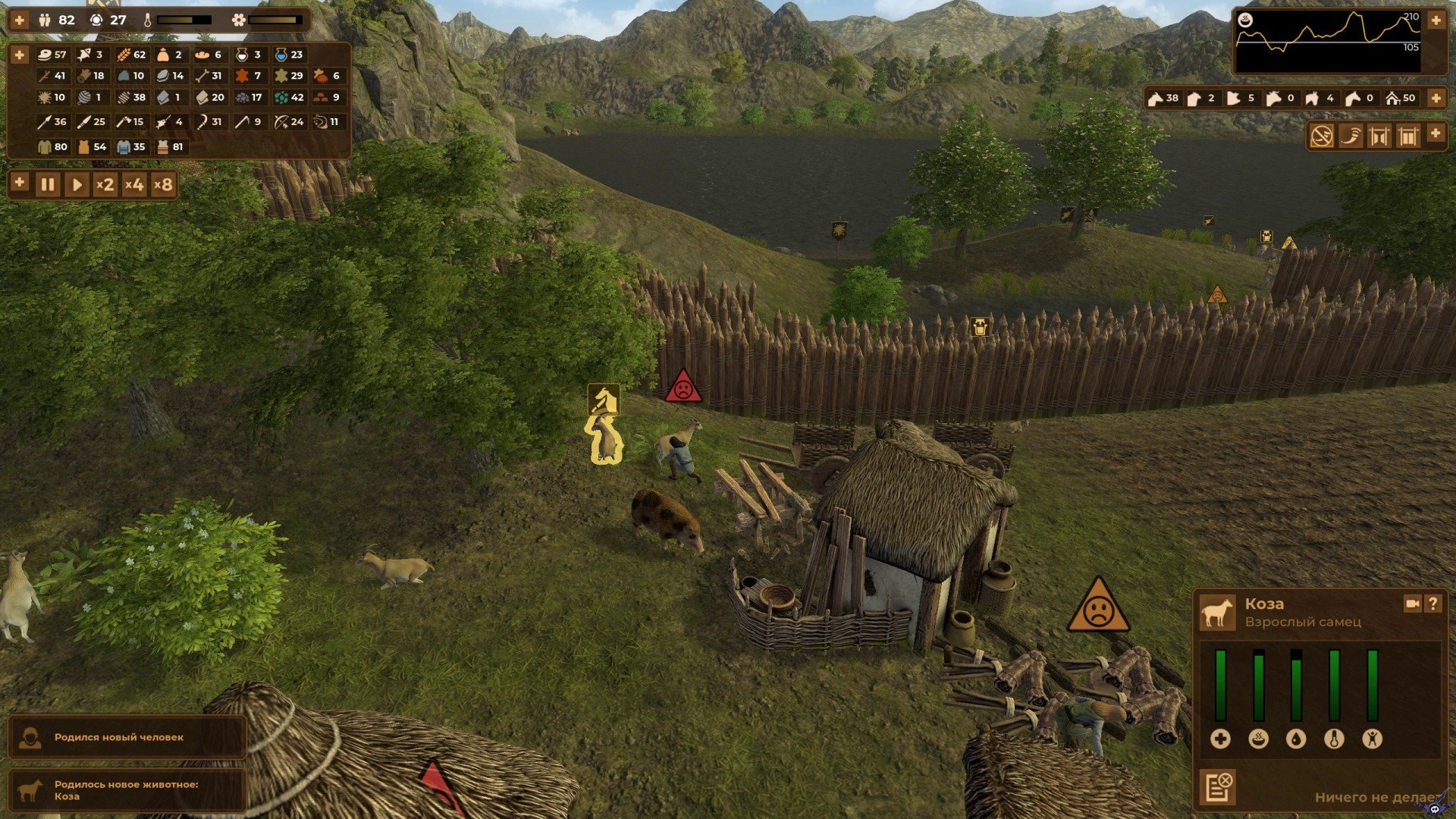Expand the alarm toolbar plus button
The height and width of the screenshot is (819, 1456).
tap(1436, 133)
